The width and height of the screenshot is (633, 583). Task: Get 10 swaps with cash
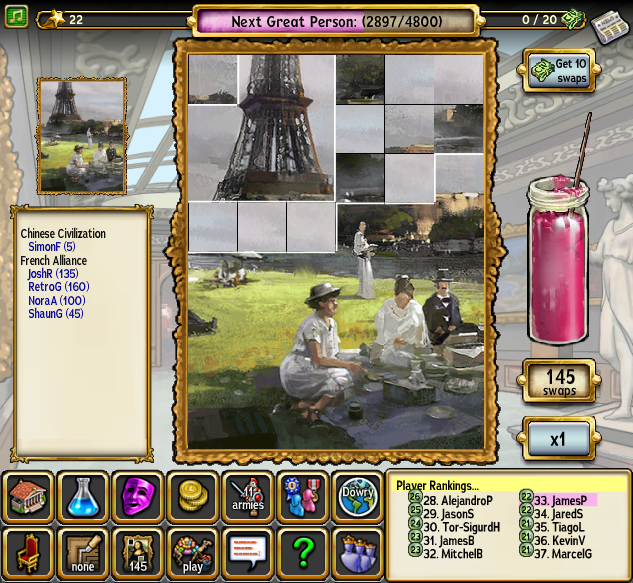[559, 70]
